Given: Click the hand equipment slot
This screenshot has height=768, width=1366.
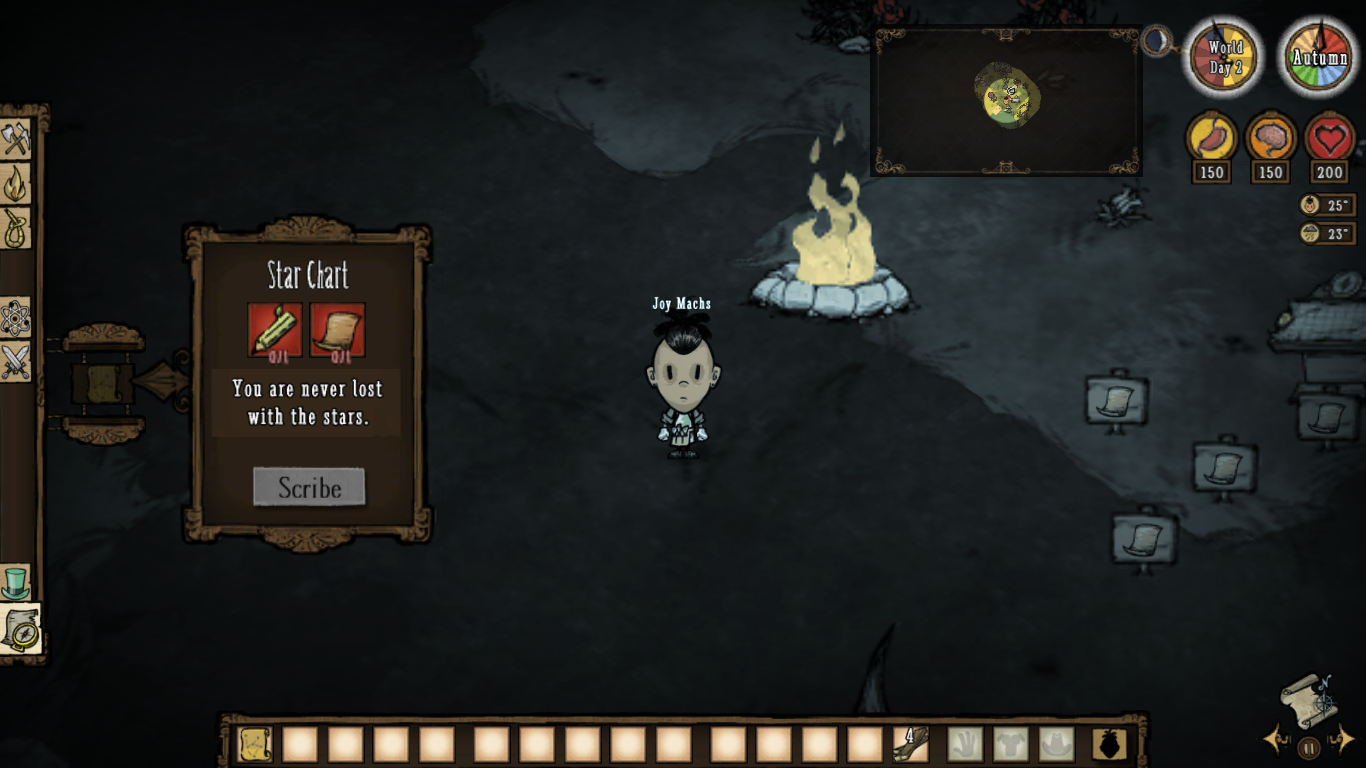Looking at the screenshot, I should tap(965, 744).
